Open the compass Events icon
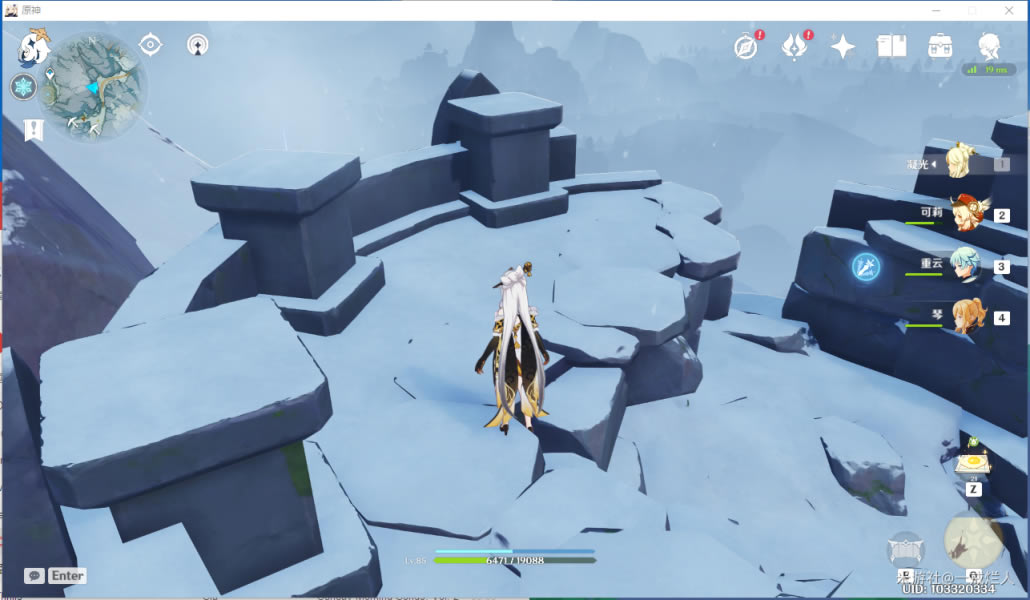Image resolution: width=1030 pixels, height=600 pixels. coord(746,46)
